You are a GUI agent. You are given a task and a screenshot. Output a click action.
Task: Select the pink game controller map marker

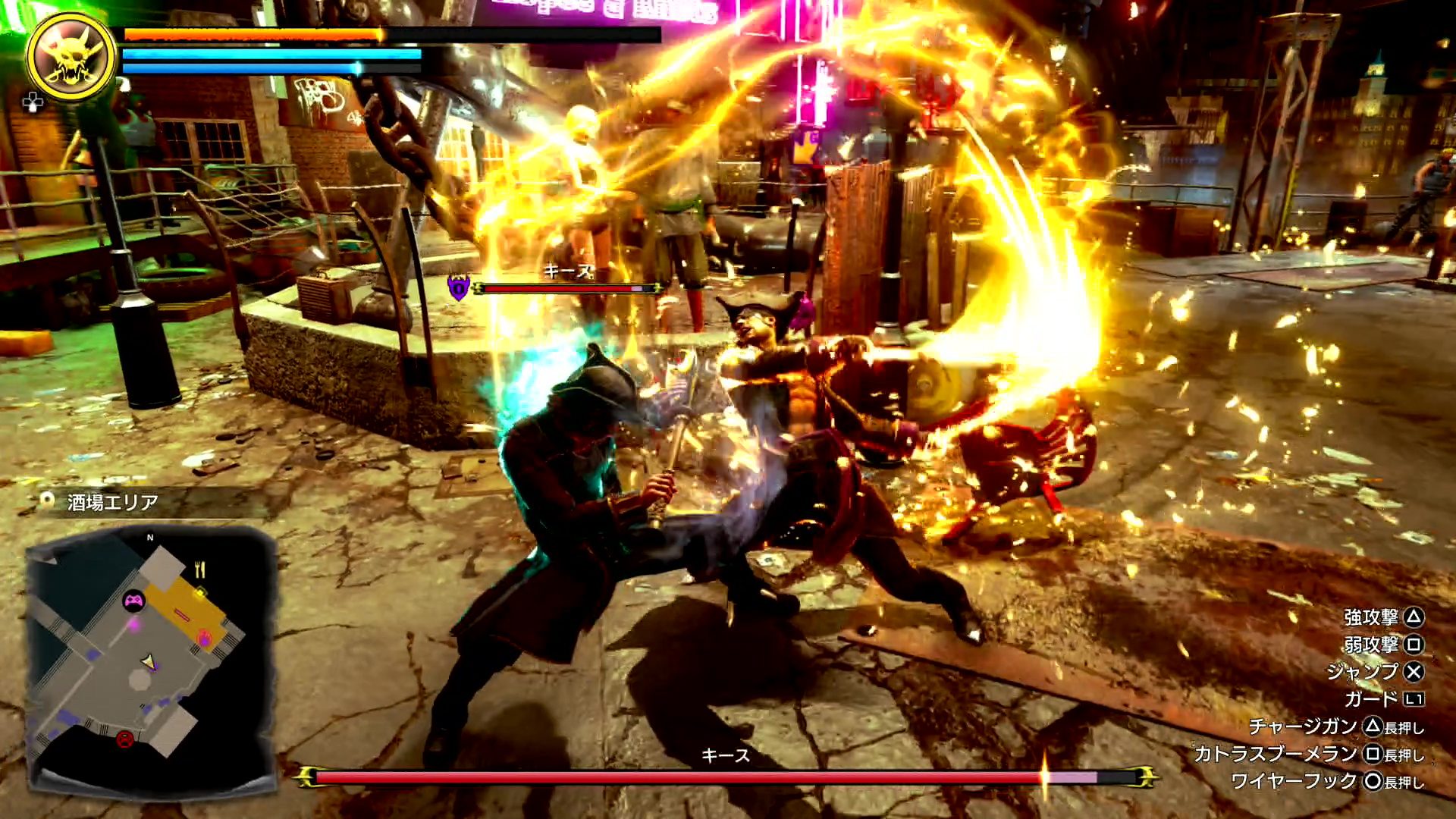click(x=133, y=601)
